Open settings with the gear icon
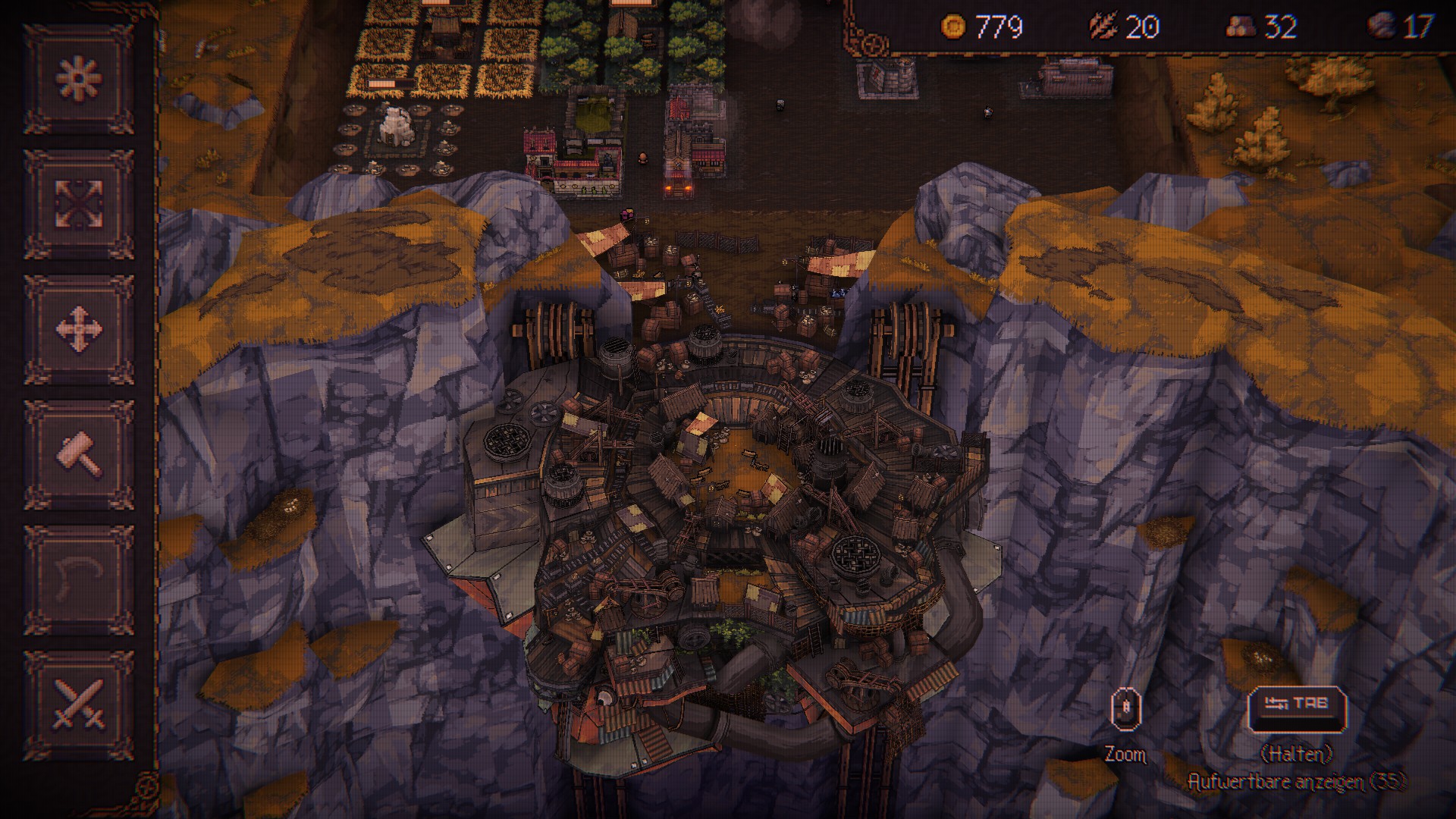Viewport: 1456px width, 819px height. tap(79, 79)
